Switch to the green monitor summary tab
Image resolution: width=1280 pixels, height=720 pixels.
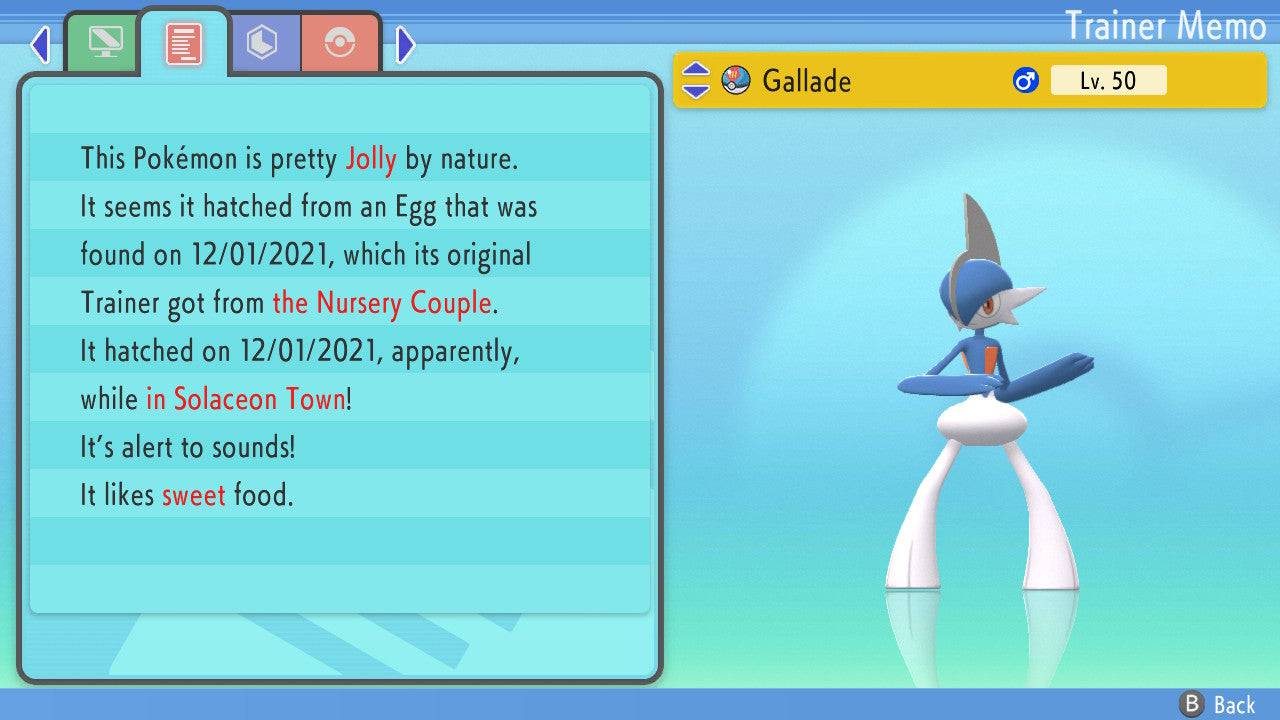point(102,43)
